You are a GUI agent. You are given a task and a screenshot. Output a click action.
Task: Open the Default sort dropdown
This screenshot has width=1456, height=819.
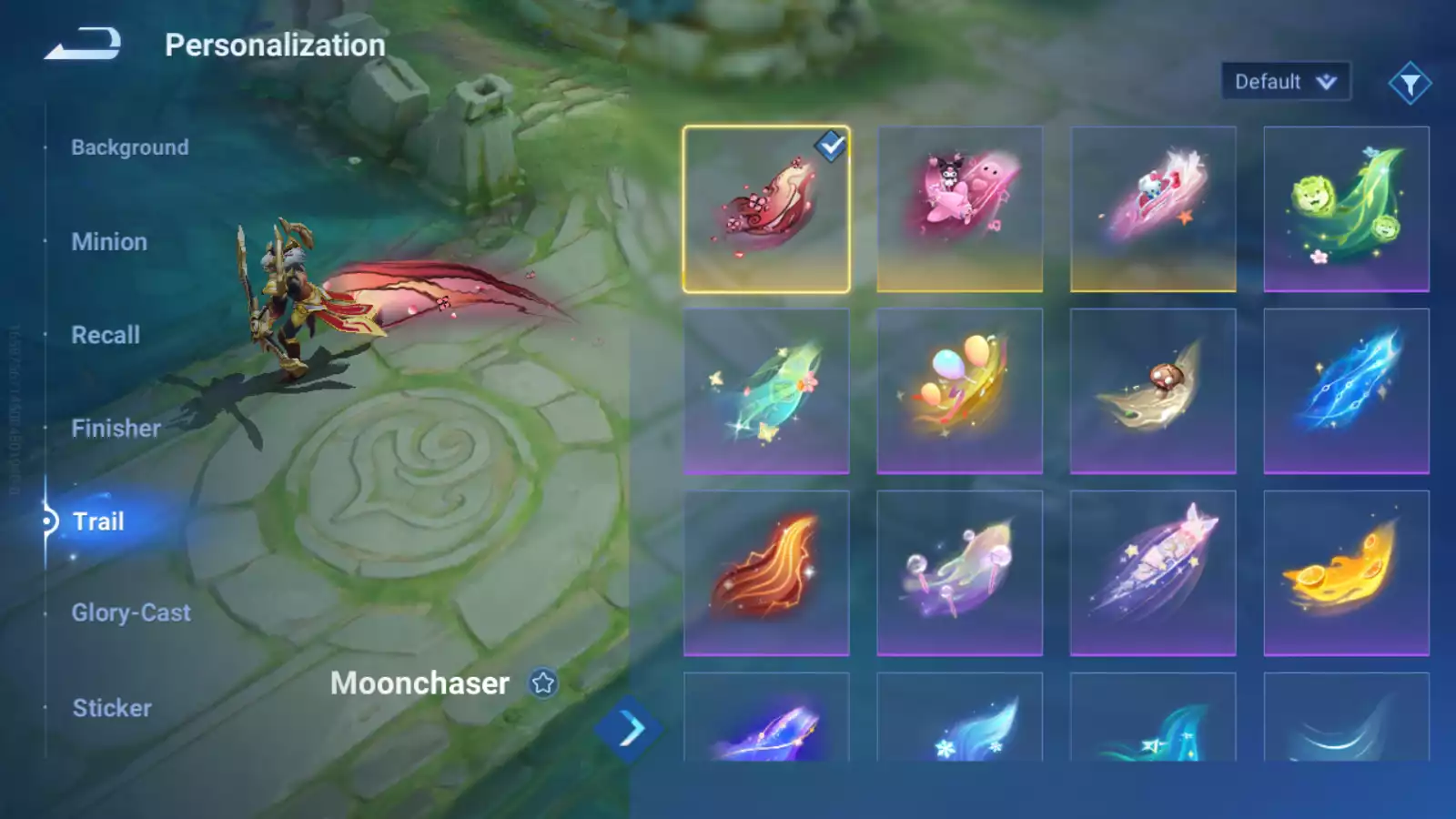tap(1285, 82)
